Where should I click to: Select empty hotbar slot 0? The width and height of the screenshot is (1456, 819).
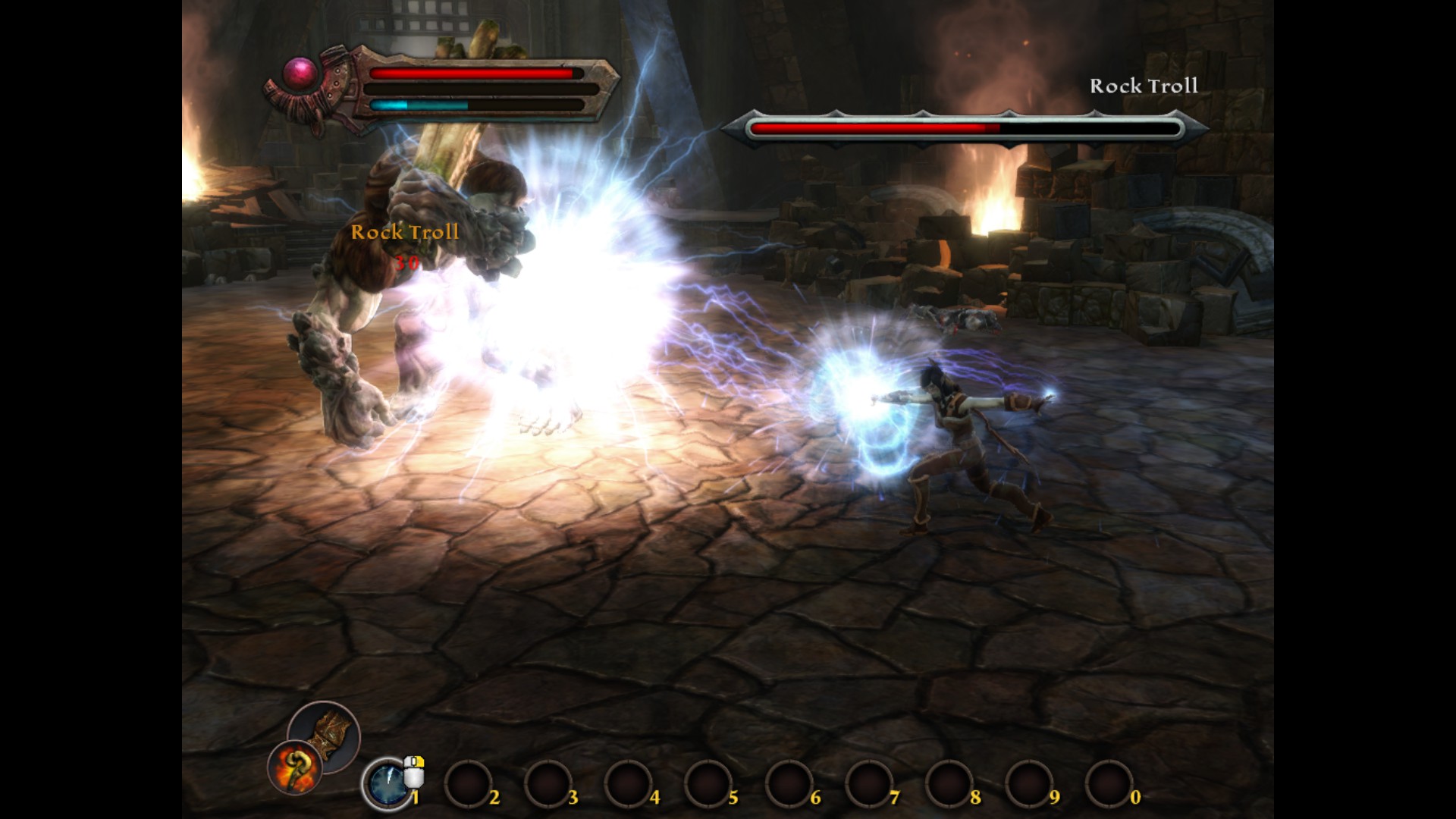[x=1109, y=784]
